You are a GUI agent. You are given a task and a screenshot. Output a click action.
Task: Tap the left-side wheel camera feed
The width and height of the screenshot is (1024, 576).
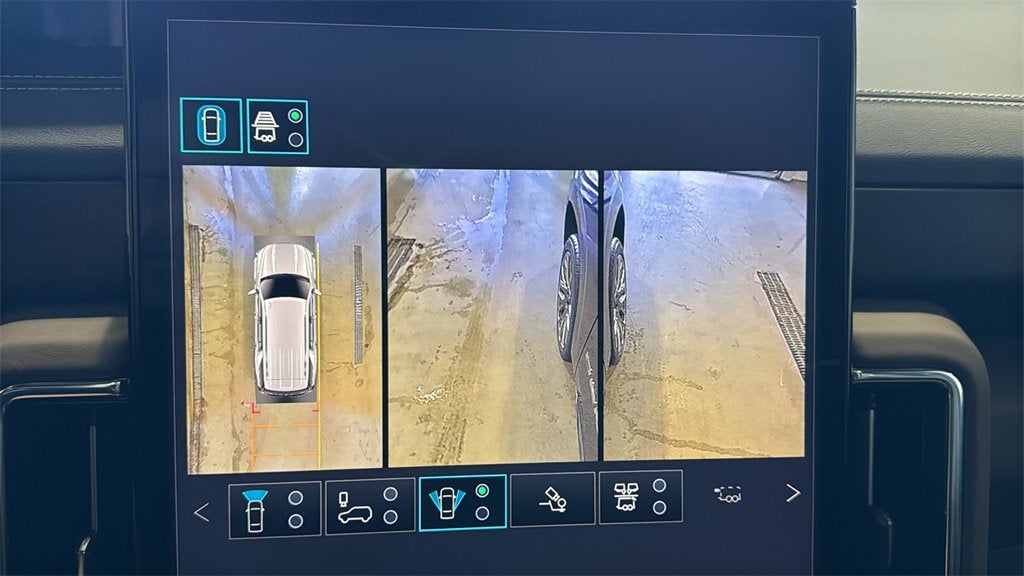pos(491,316)
